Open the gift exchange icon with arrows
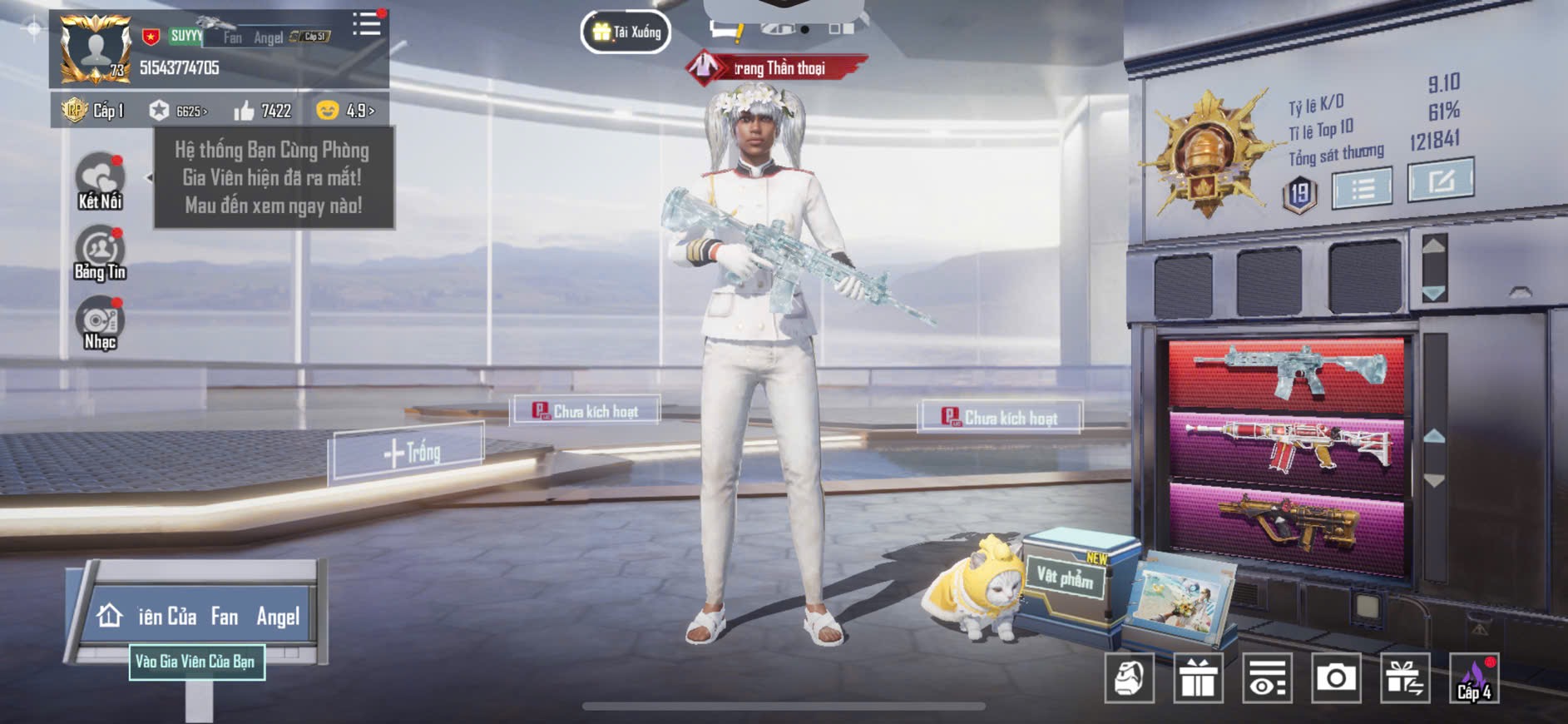This screenshot has height=724, width=1568. (1404, 678)
